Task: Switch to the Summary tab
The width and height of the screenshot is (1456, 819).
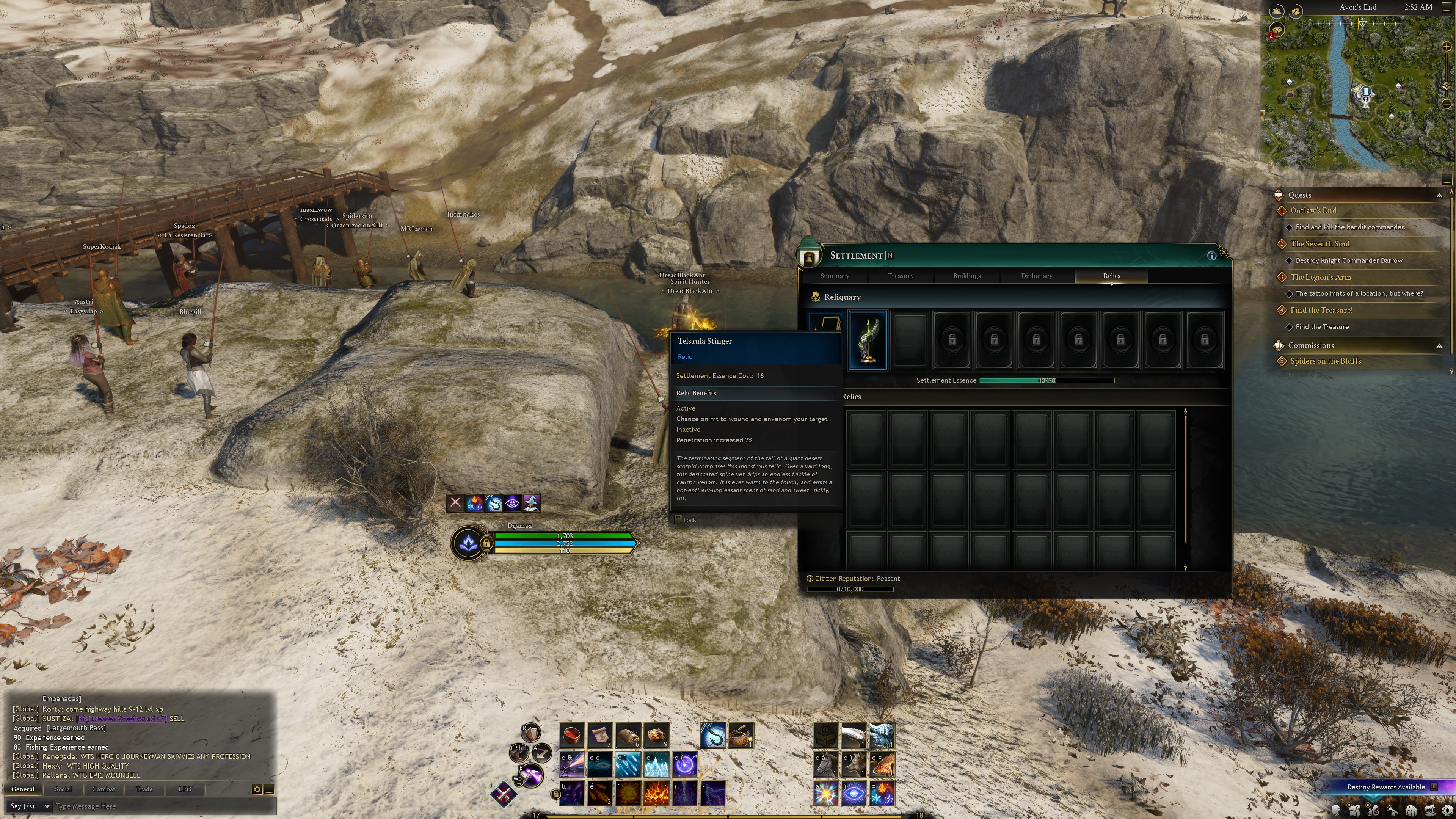Action: [x=834, y=276]
